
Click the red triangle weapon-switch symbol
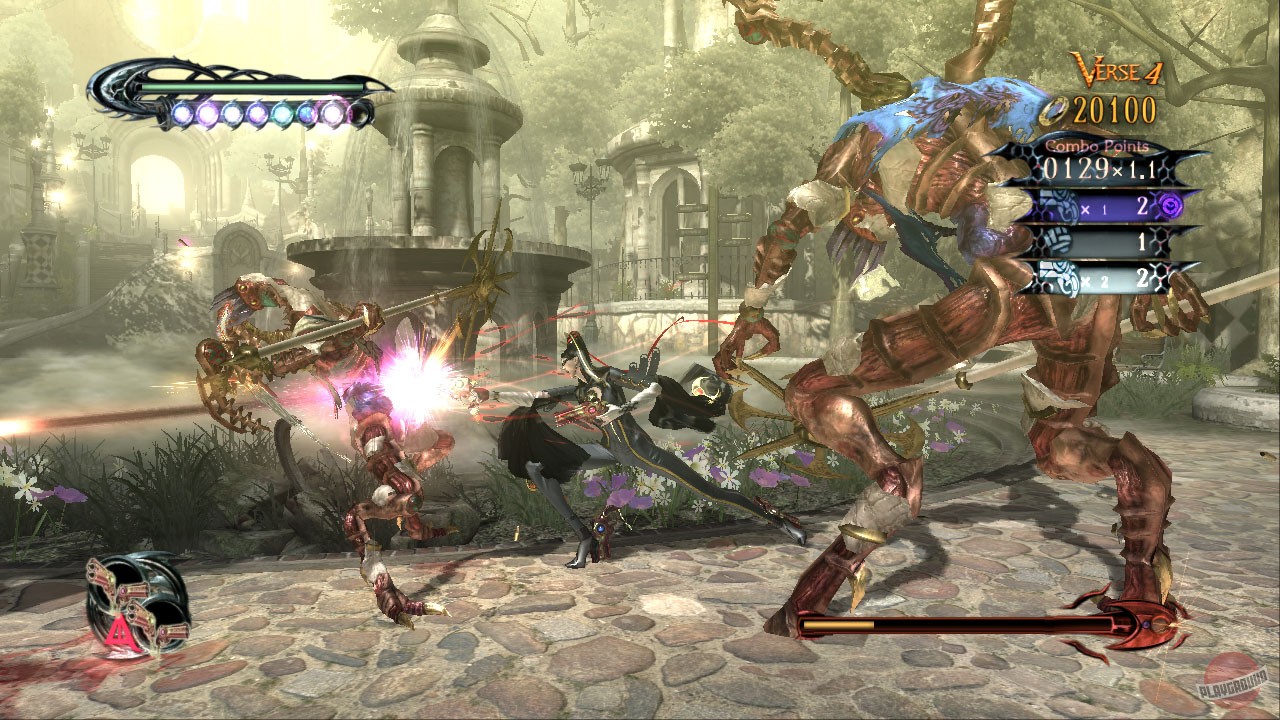click(120, 632)
